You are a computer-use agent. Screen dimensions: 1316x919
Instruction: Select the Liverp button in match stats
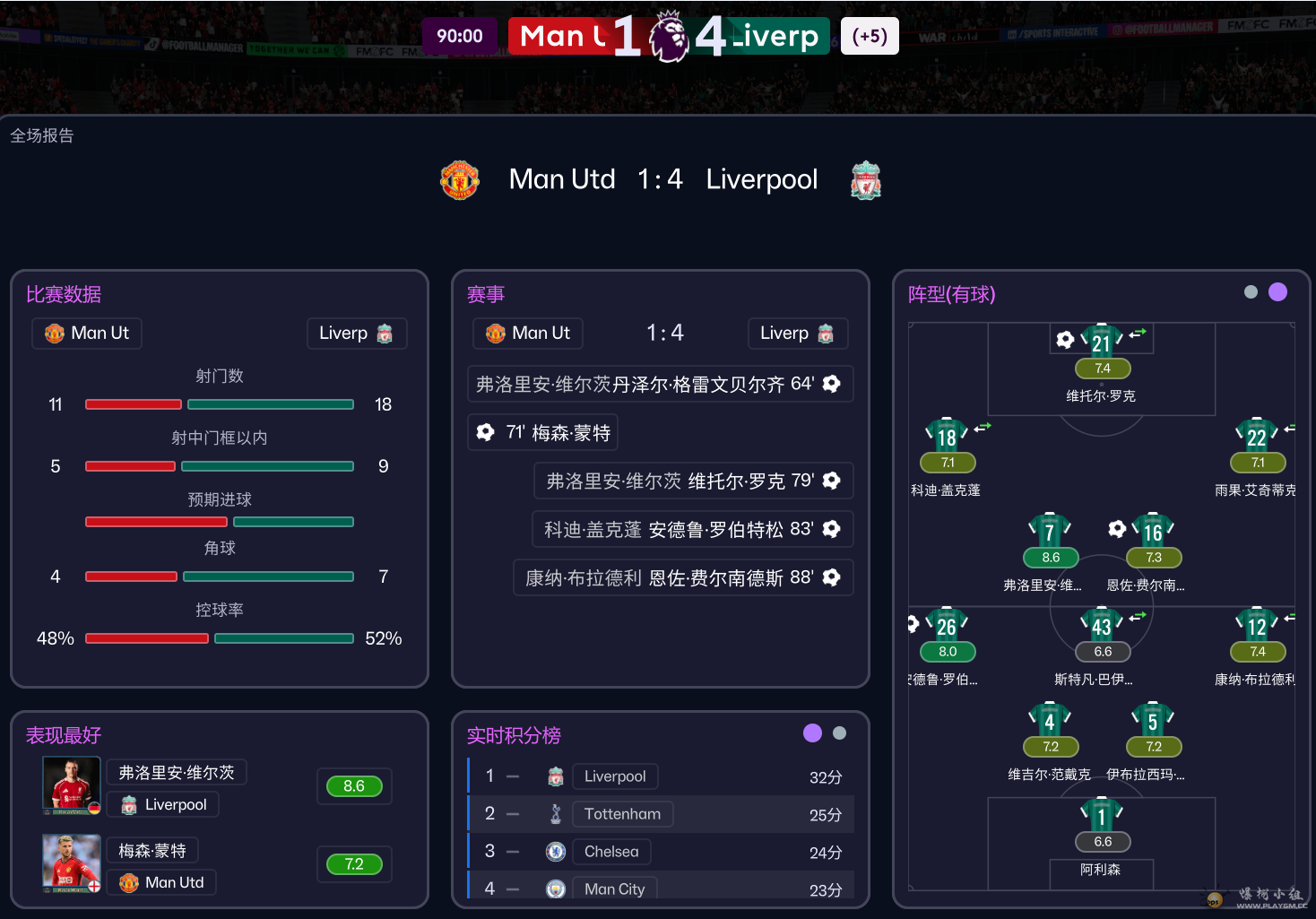(x=356, y=333)
